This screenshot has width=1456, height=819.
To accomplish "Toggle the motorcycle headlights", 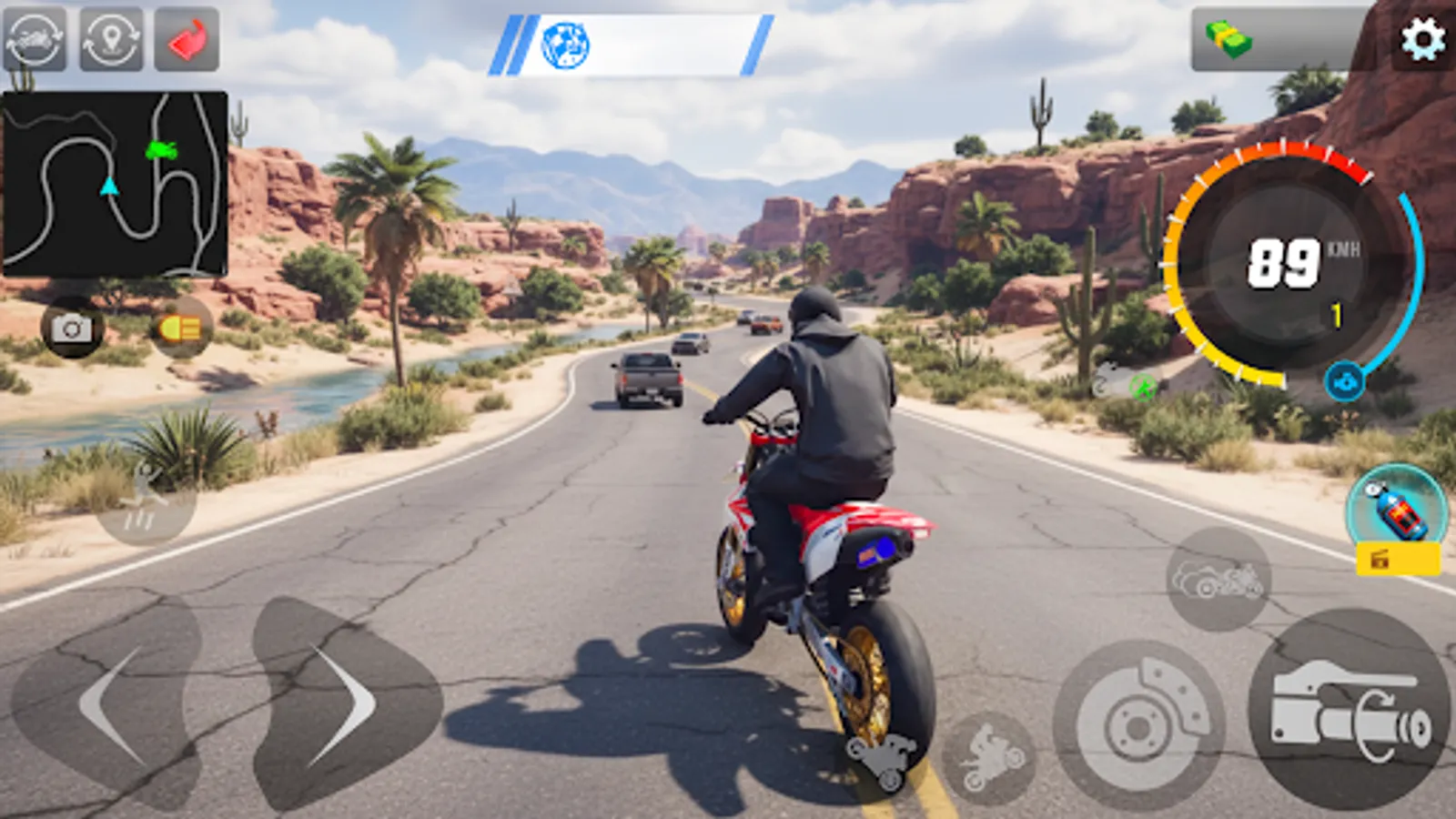I will pyautogui.click(x=178, y=329).
